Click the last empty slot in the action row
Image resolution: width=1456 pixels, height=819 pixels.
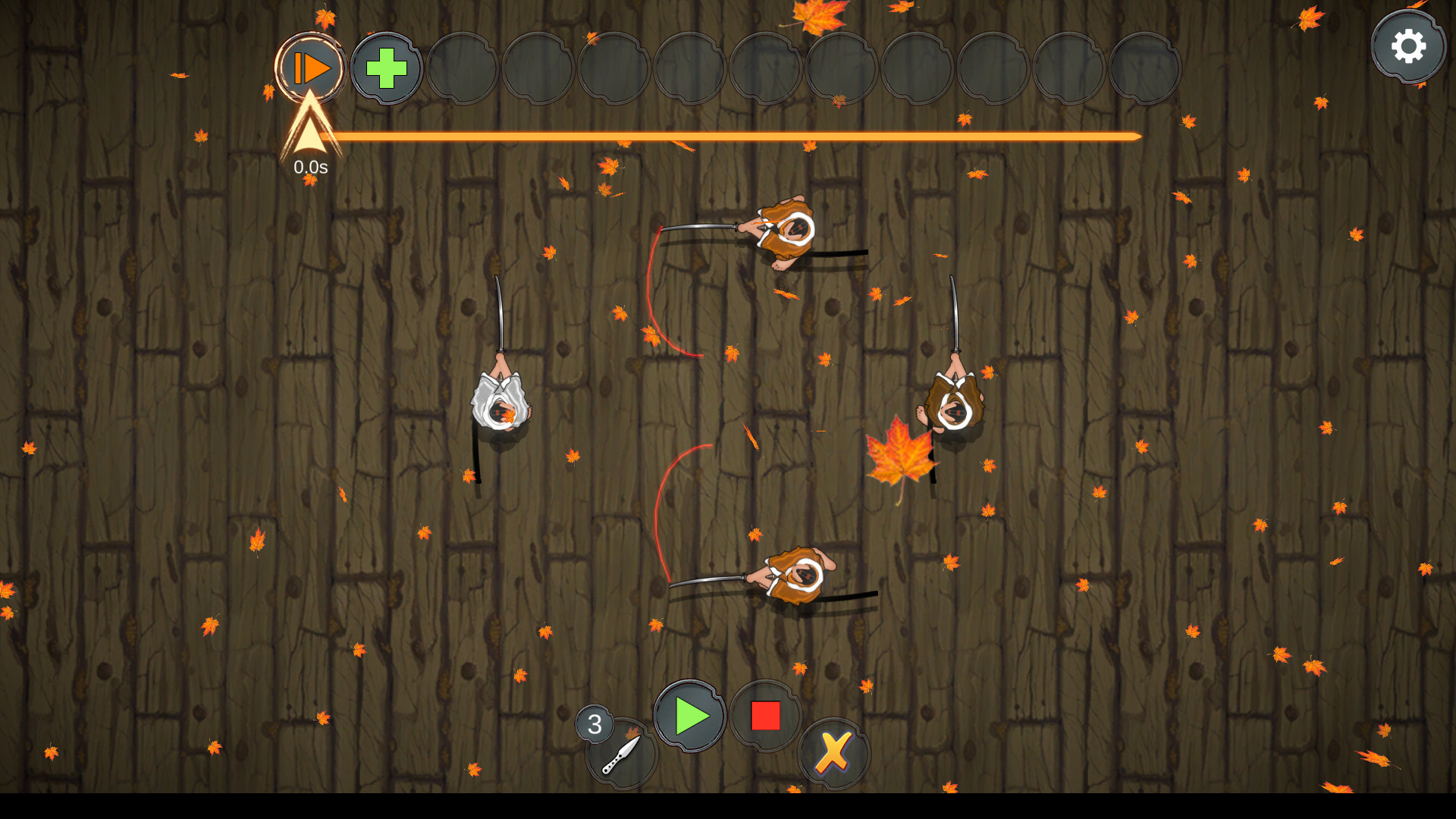[x=1145, y=67]
